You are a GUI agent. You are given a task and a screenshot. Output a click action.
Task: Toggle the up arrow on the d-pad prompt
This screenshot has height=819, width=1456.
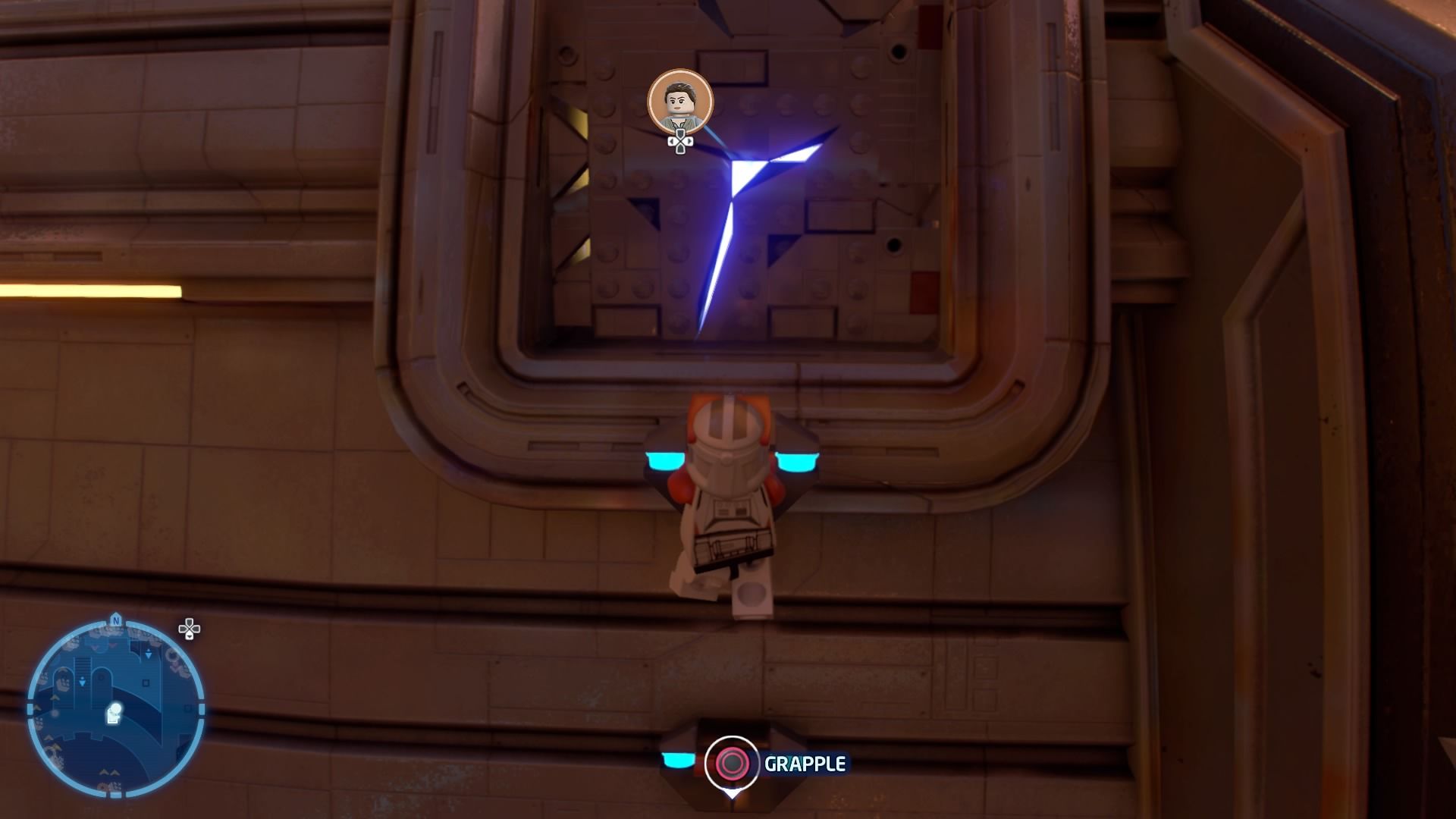coord(680,131)
